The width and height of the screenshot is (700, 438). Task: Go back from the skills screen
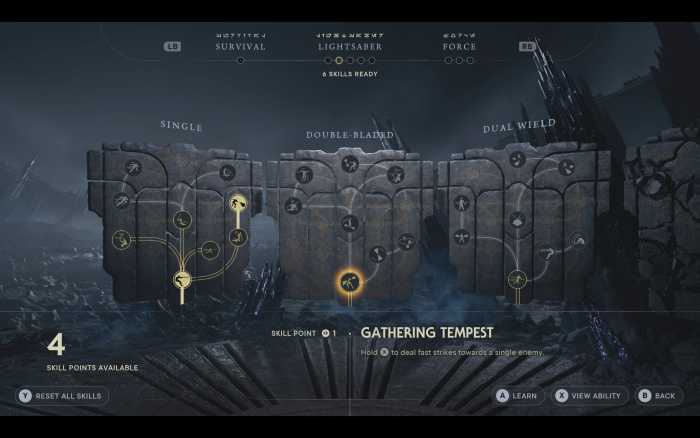click(x=658, y=395)
